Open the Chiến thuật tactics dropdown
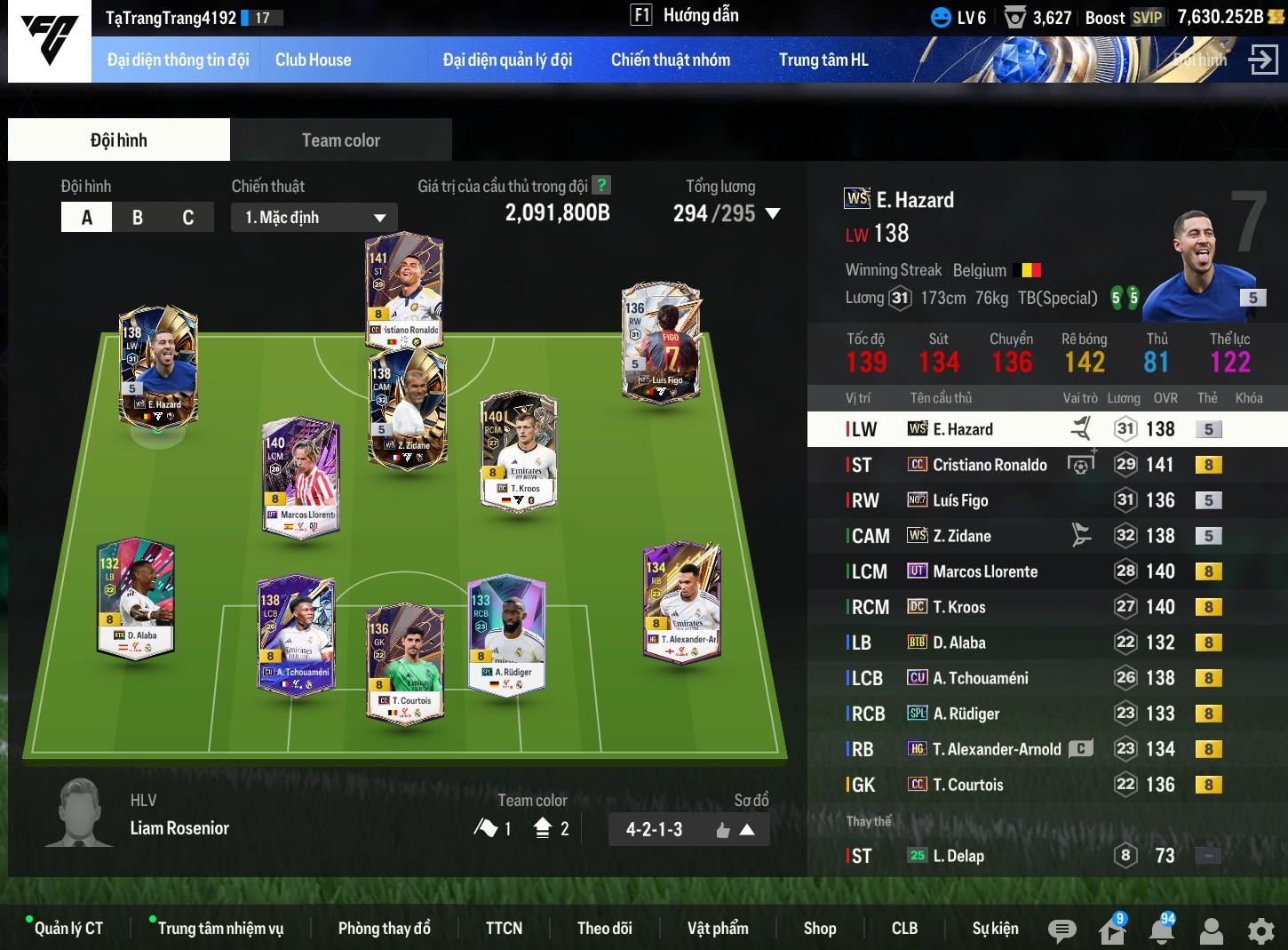This screenshot has width=1288, height=950. pyautogui.click(x=314, y=218)
